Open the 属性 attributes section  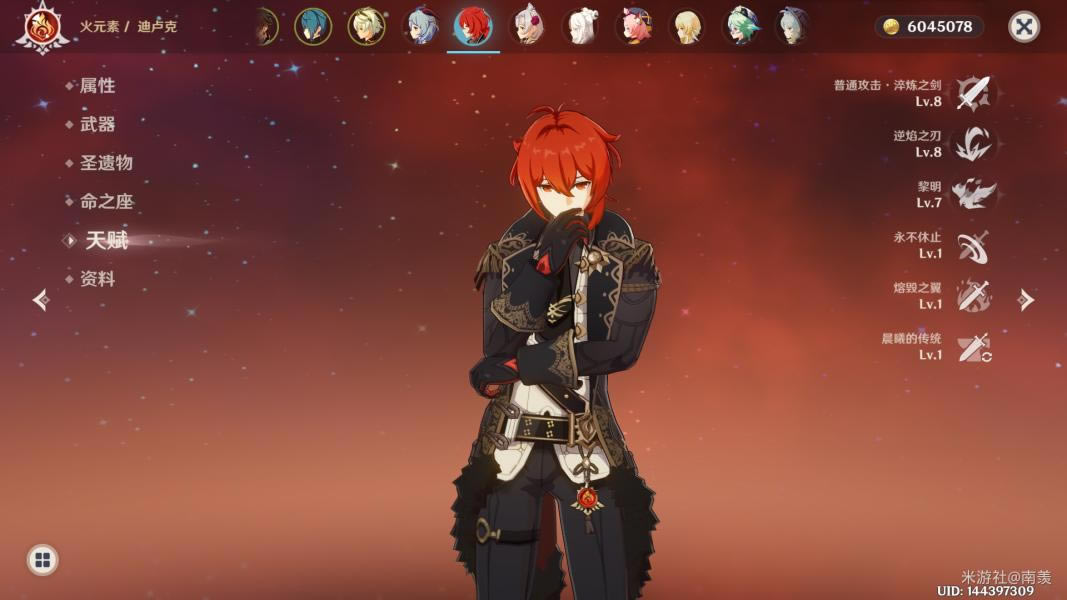[97, 86]
